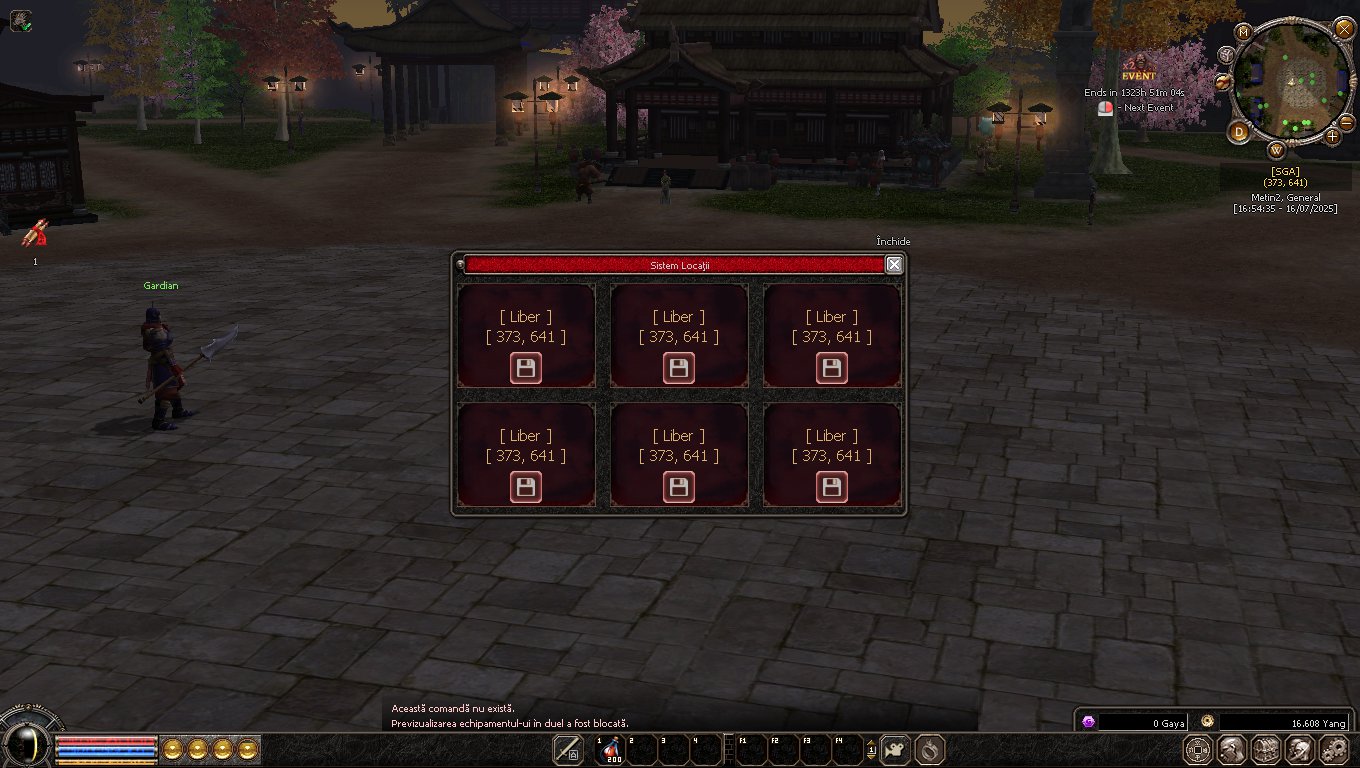Screen dimensions: 1360x768
Task: Click the minimap's W button
Action: point(1277,151)
